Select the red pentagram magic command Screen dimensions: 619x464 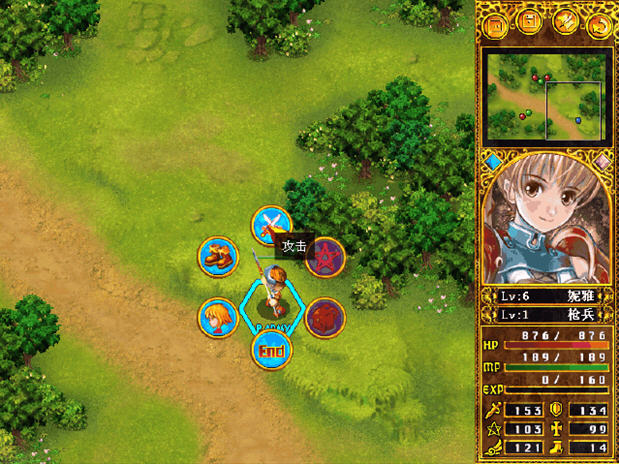coord(324,257)
